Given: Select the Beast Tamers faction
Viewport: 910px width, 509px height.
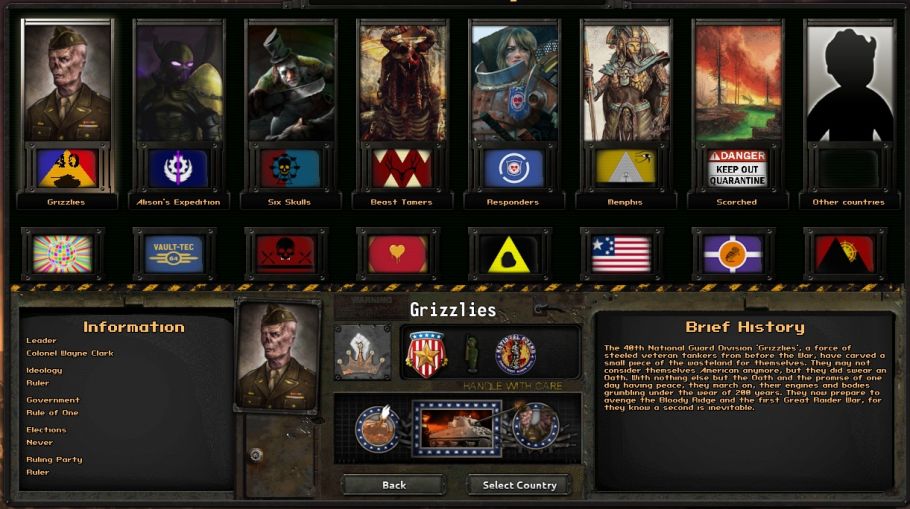Looking at the screenshot, I should point(403,85).
